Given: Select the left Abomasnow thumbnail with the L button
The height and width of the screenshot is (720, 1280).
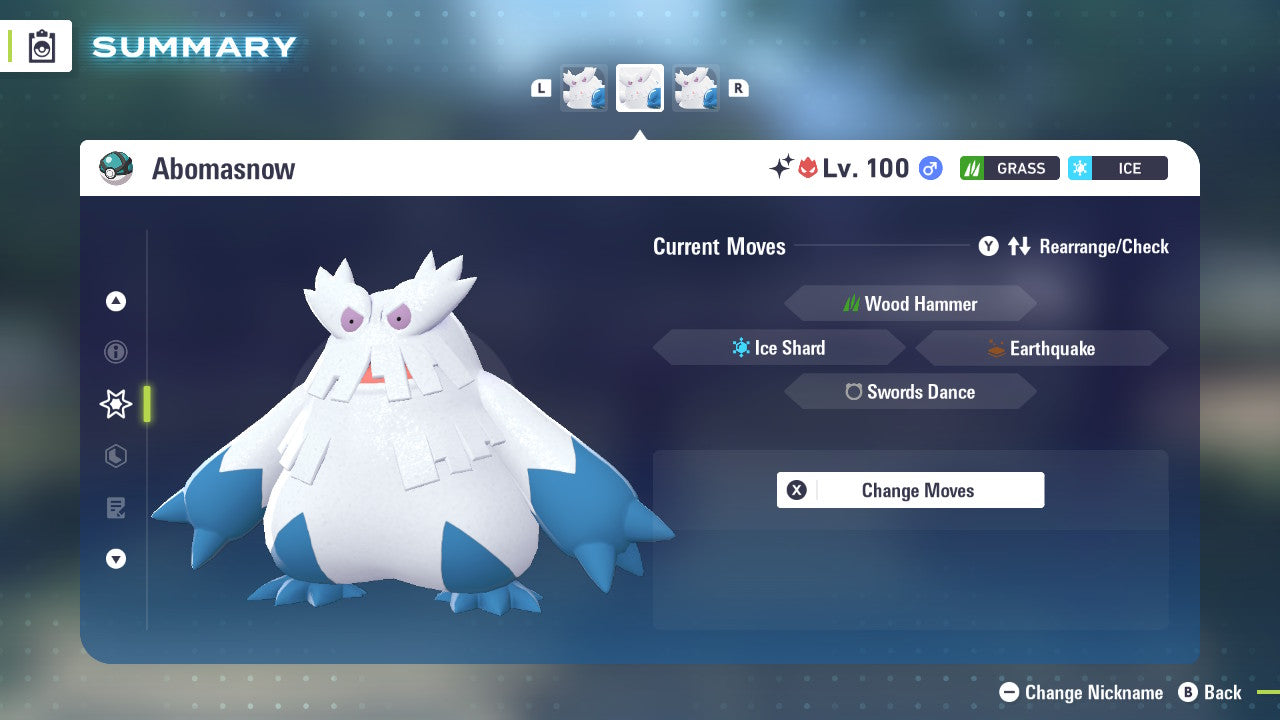Looking at the screenshot, I should (584, 87).
